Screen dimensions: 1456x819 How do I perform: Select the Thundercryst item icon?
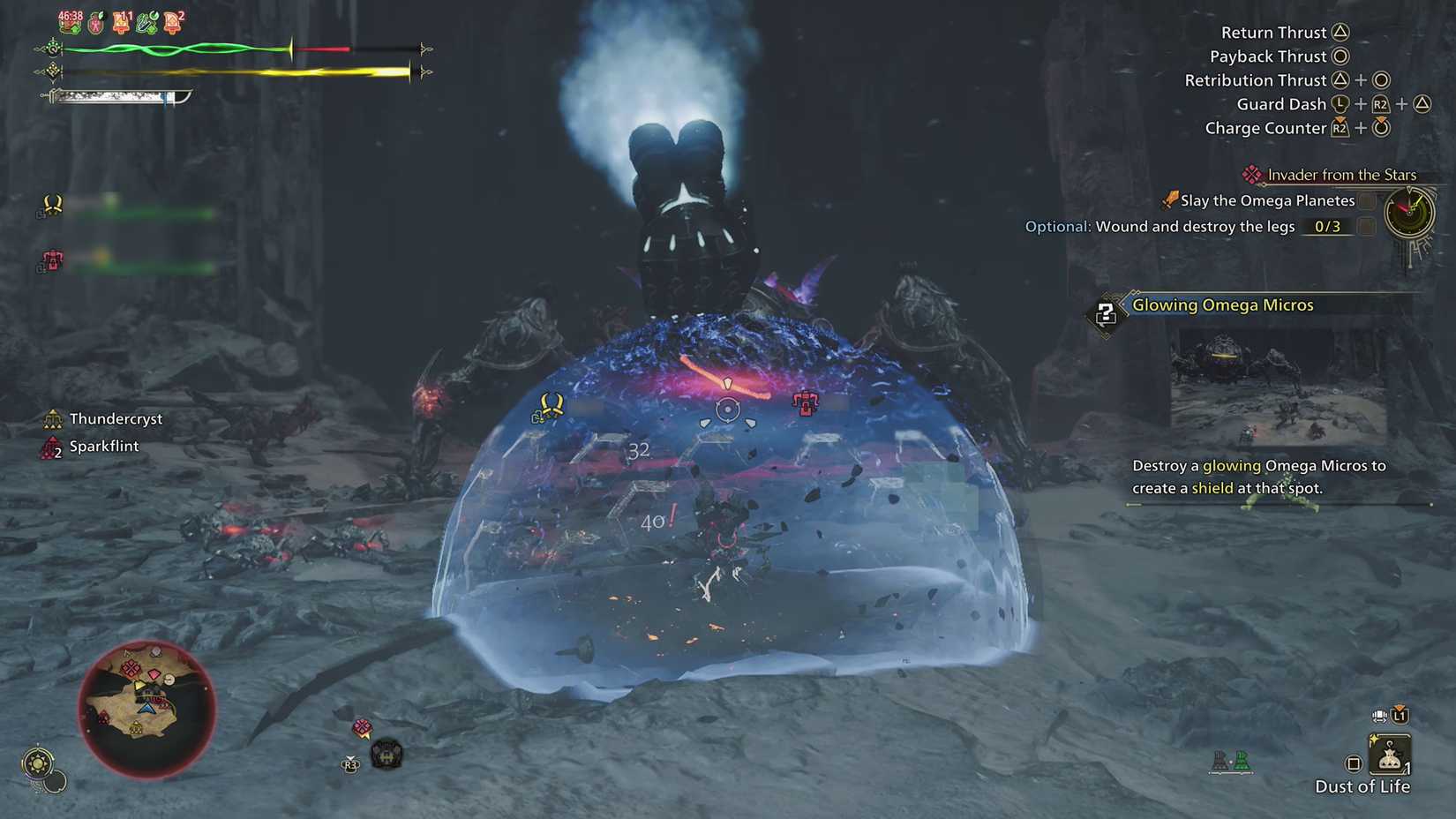pyautogui.click(x=53, y=418)
